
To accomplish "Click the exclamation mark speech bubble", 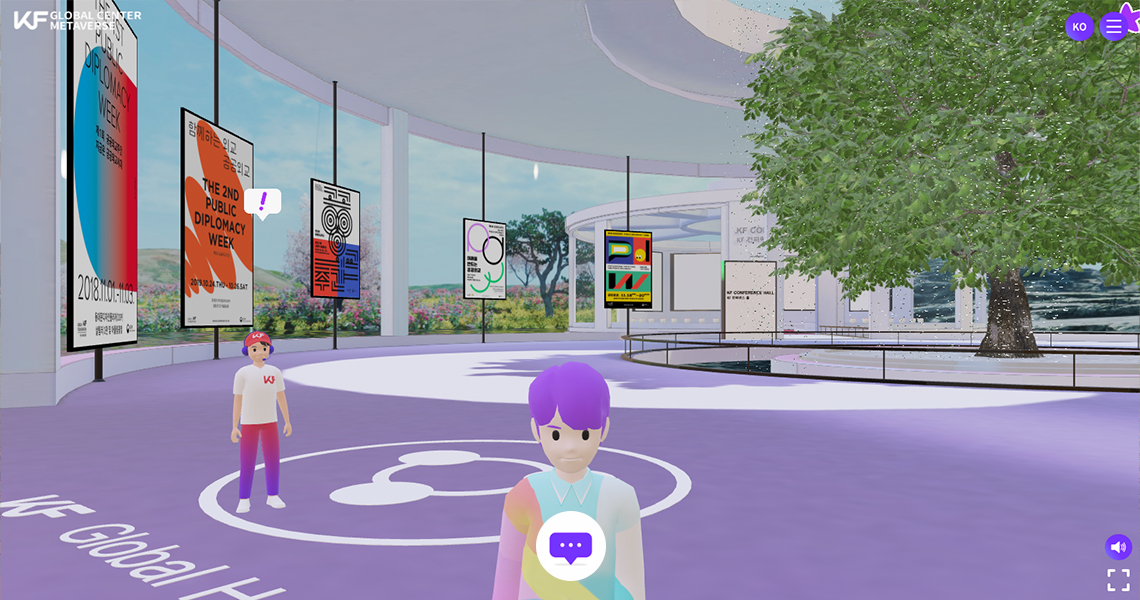I will [262, 202].
